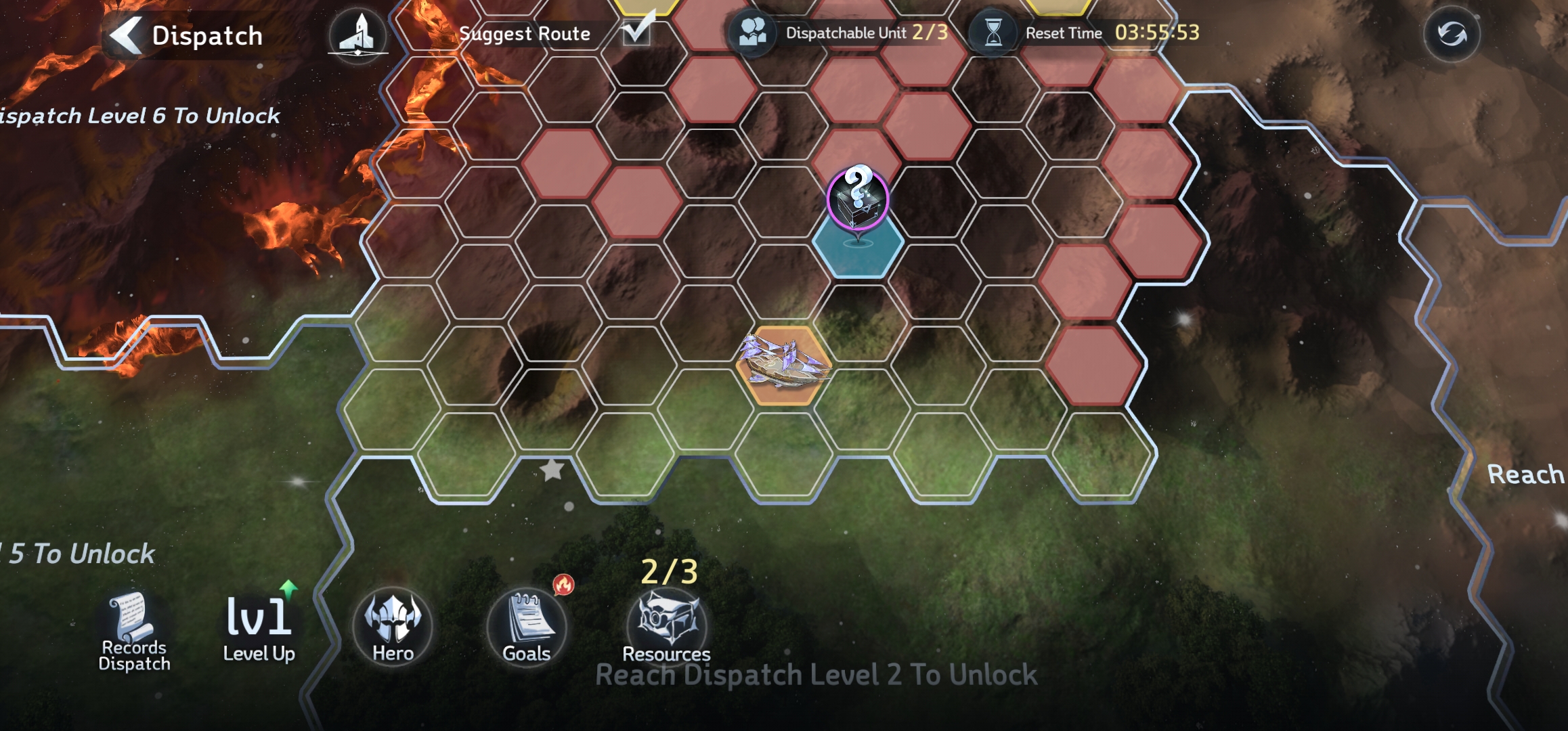Click the Dispatchable Unit people icon
Image resolution: width=1568 pixels, height=731 pixels.
(752, 32)
